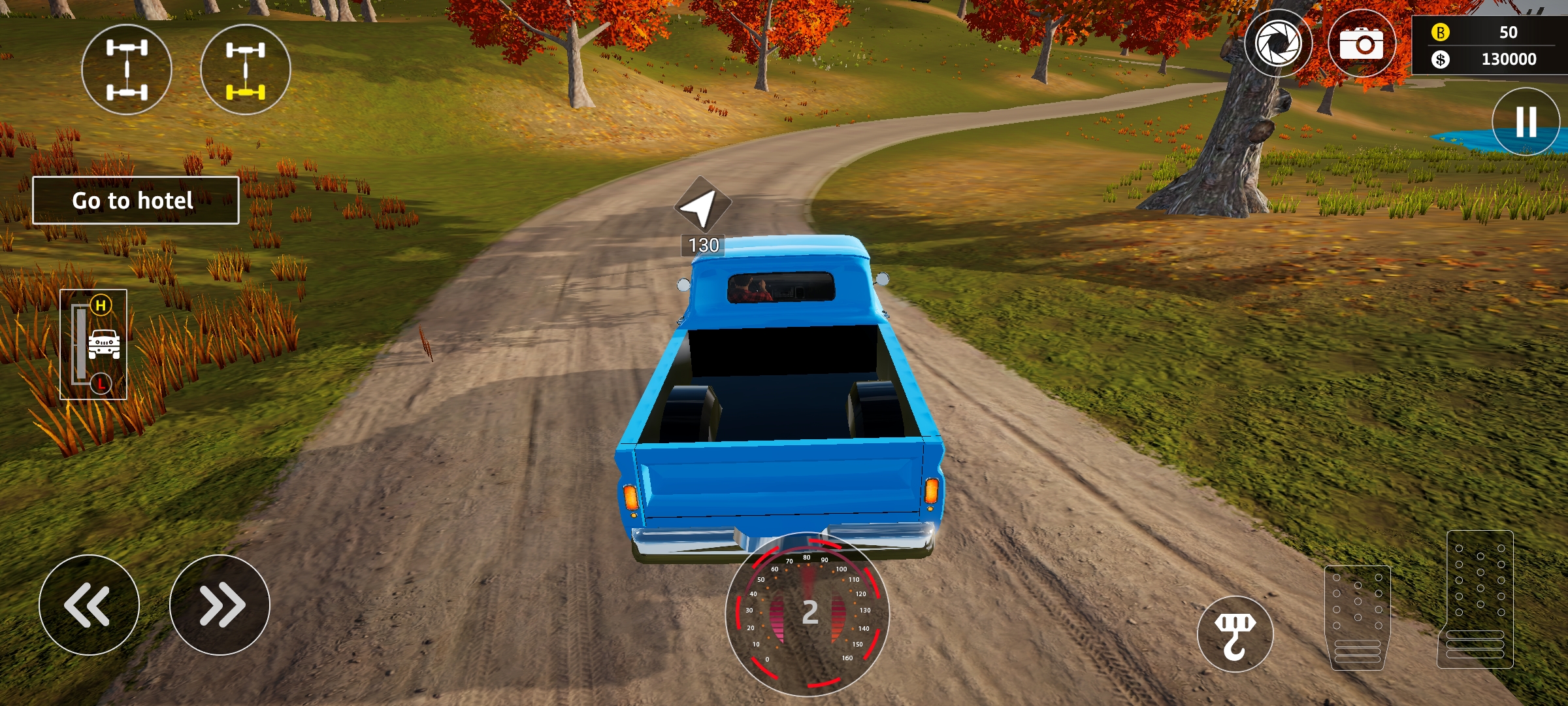The image size is (1568, 706).
Task: Toggle the all-wheel drive mode icon
Action: tap(127, 70)
